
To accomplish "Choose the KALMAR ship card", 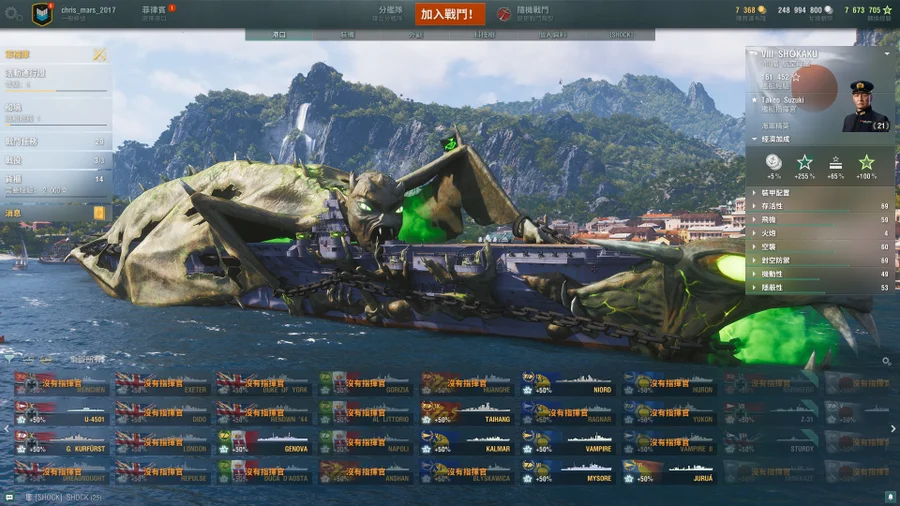I will pos(465,442).
